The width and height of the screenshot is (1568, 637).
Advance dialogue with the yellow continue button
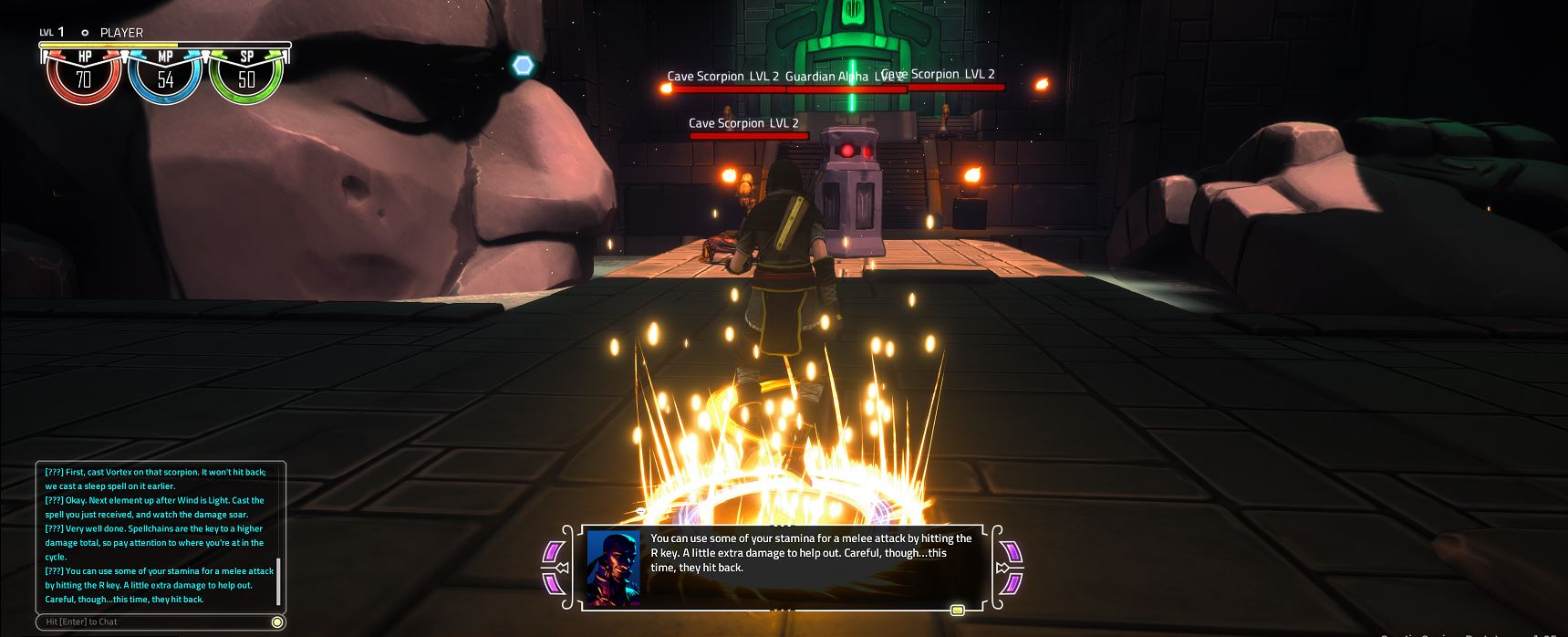point(957,610)
